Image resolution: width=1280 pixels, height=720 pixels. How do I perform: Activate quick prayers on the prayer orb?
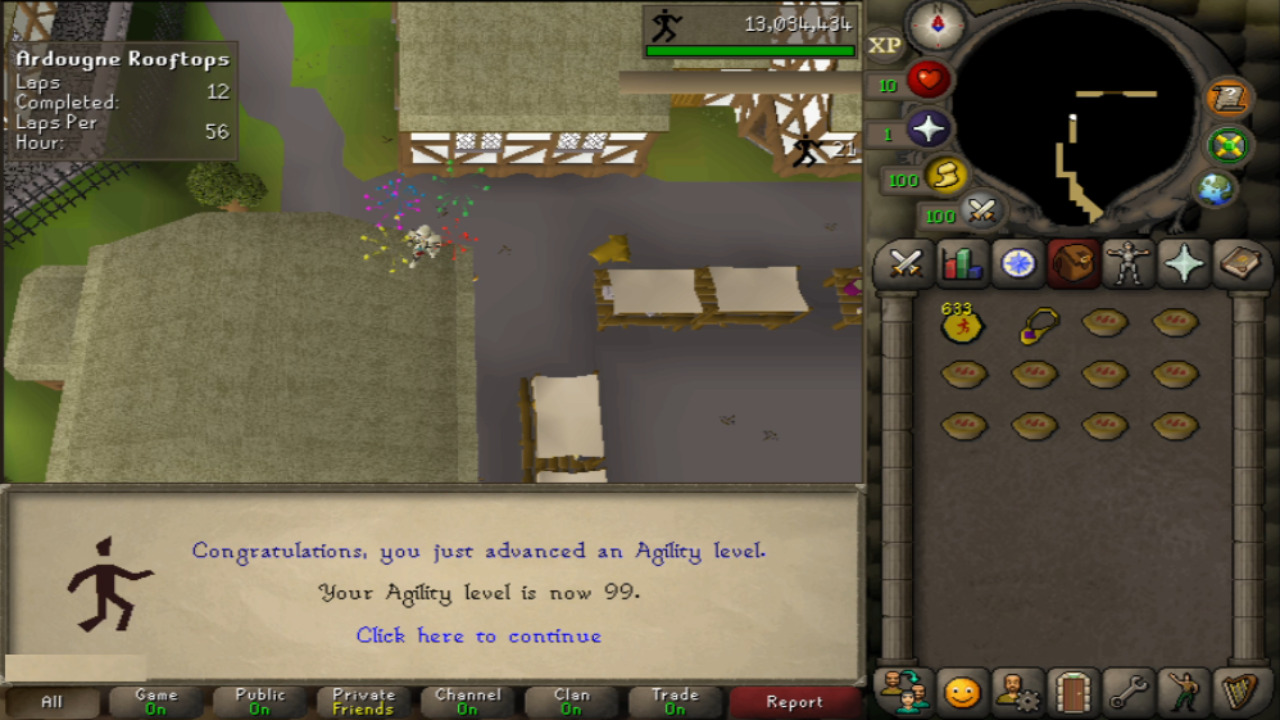point(928,130)
